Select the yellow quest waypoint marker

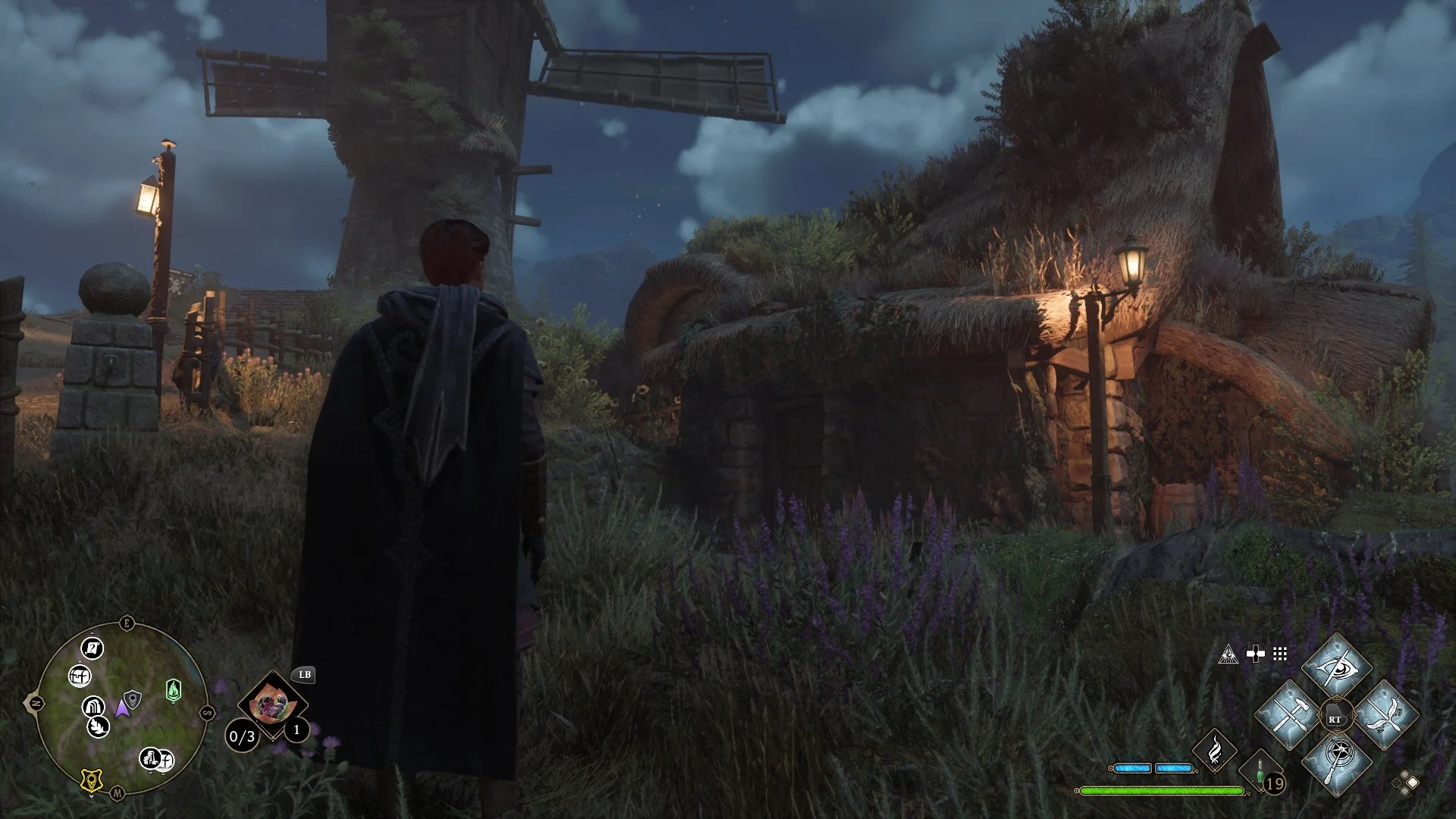(x=92, y=780)
